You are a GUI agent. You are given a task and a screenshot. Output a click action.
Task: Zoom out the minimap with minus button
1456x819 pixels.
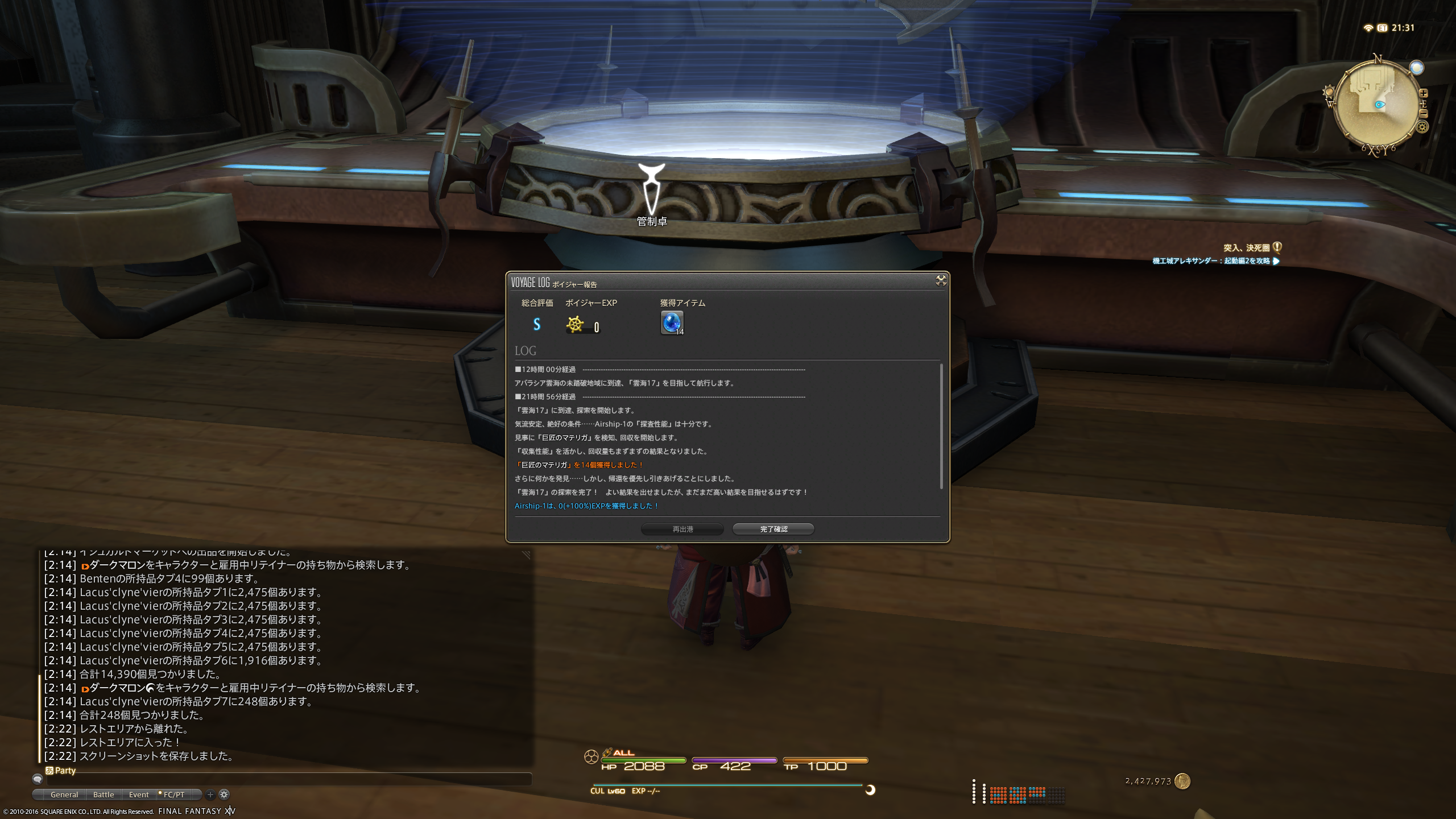[x=1424, y=113]
